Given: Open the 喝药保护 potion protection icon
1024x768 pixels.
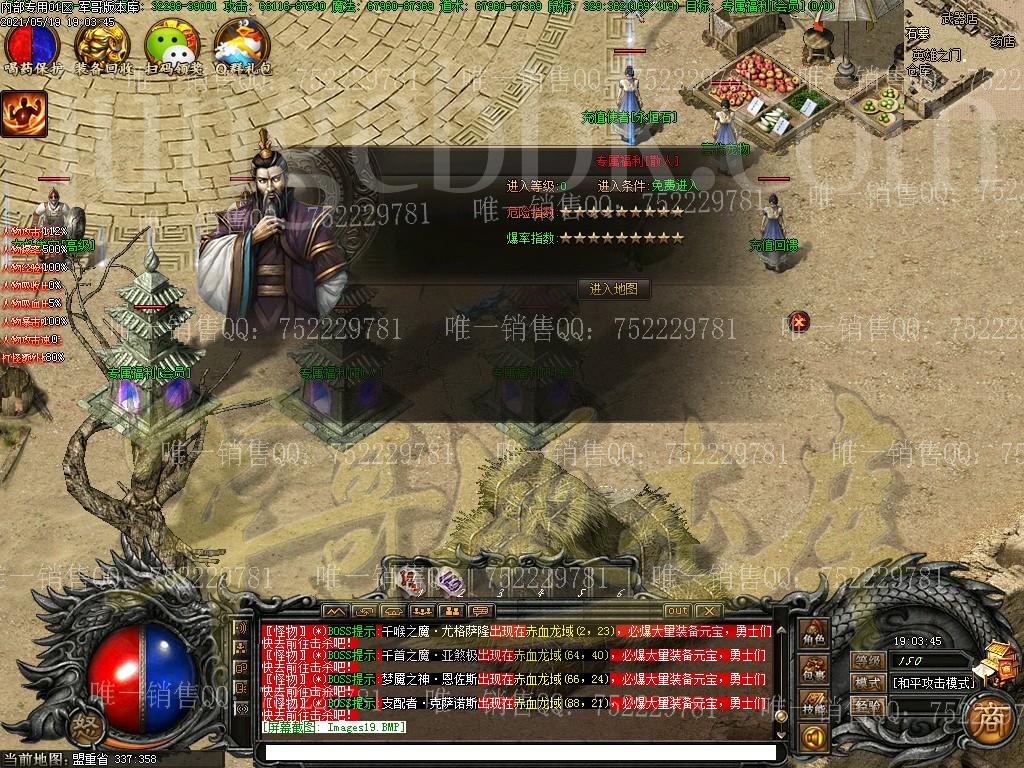Looking at the screenshot, I should click(33, 45).
